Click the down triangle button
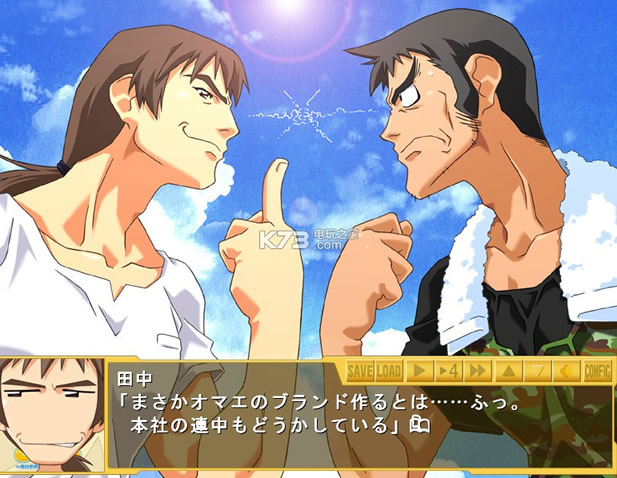This screenshot has width=617, height=478. click(x=538, y=371)
